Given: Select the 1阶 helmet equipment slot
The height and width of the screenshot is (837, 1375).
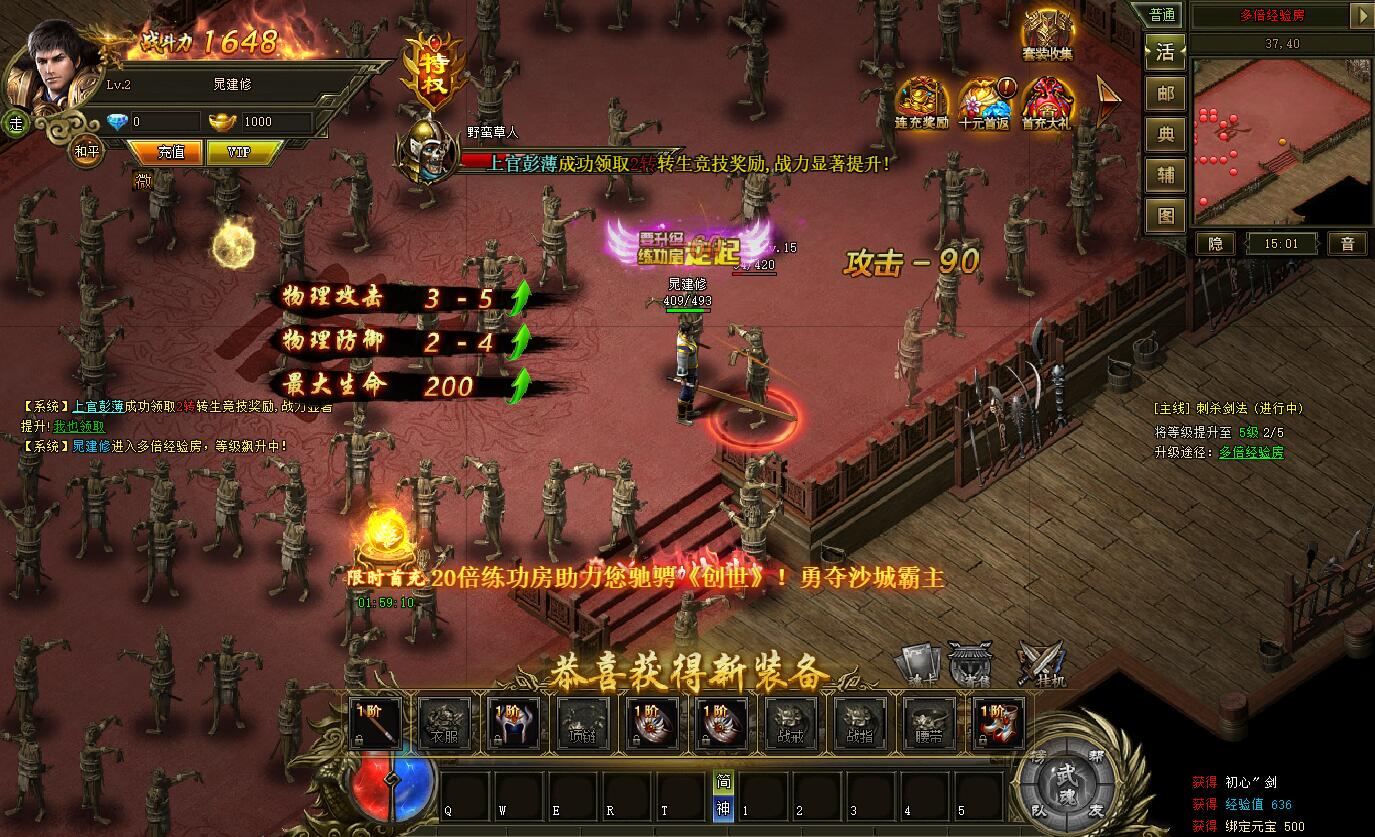Looking at the screenshot, I should pyautogui.click(x=514, y=724).
